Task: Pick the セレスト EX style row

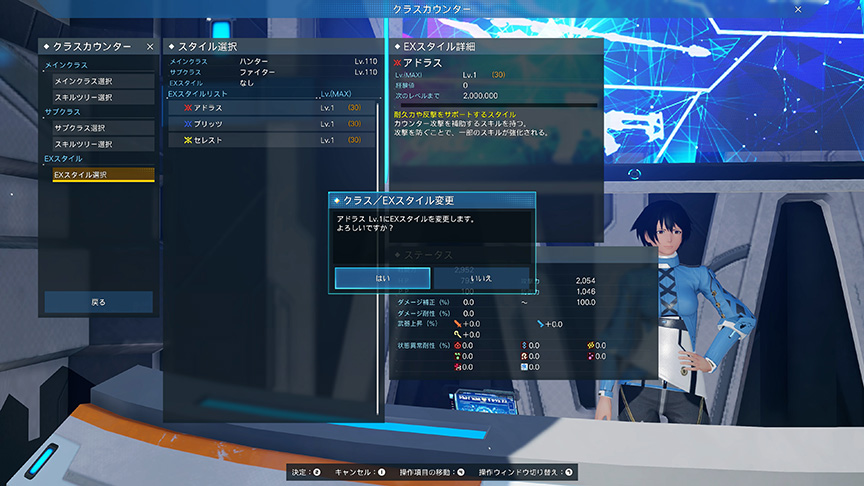Action: (x=272, y=140)
